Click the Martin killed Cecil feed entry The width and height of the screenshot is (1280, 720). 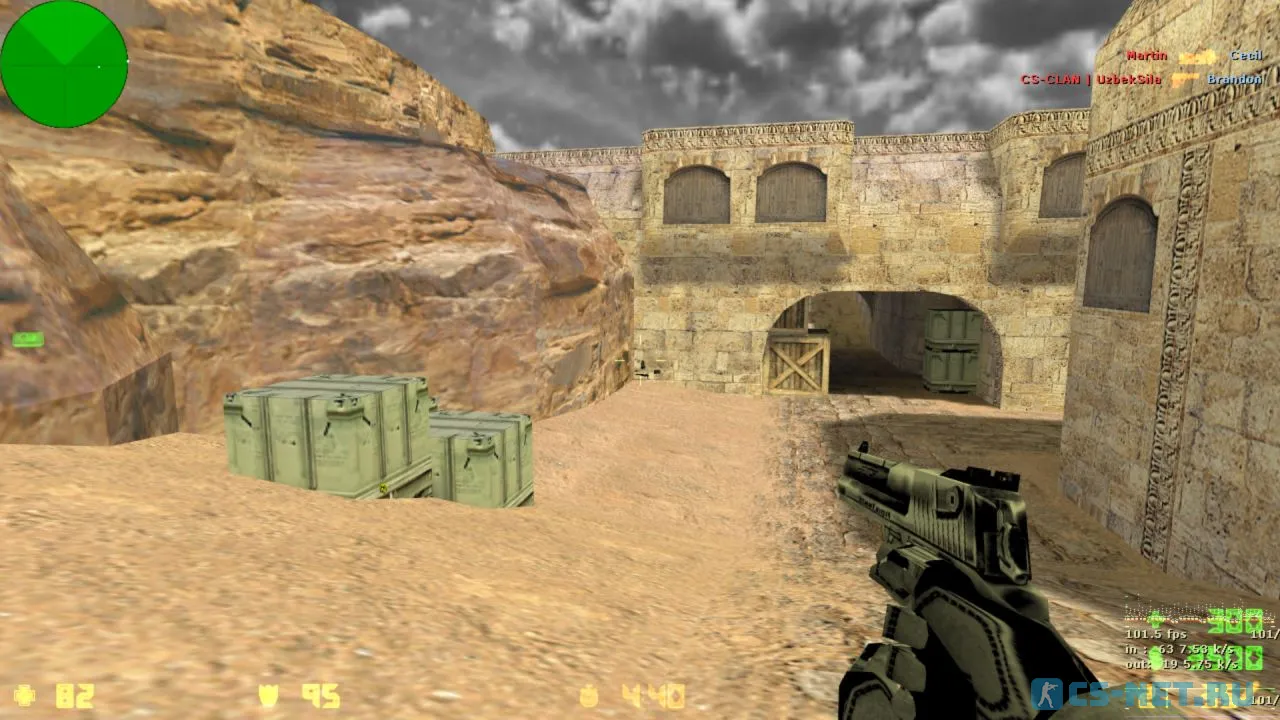(x=1194, y=57)
